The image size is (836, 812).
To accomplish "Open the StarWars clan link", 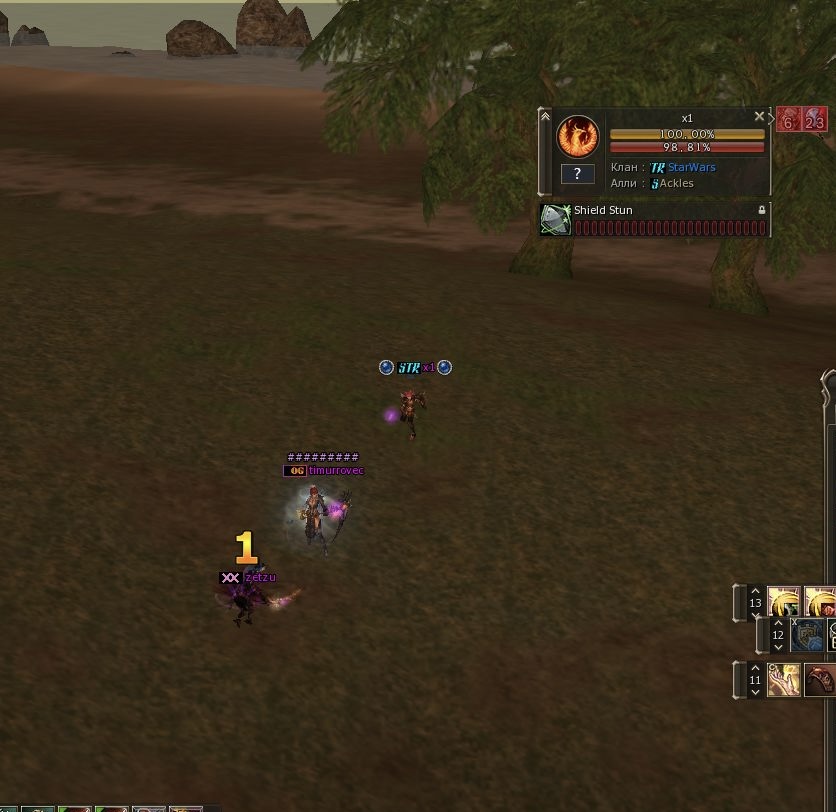I will click(691, 167).
